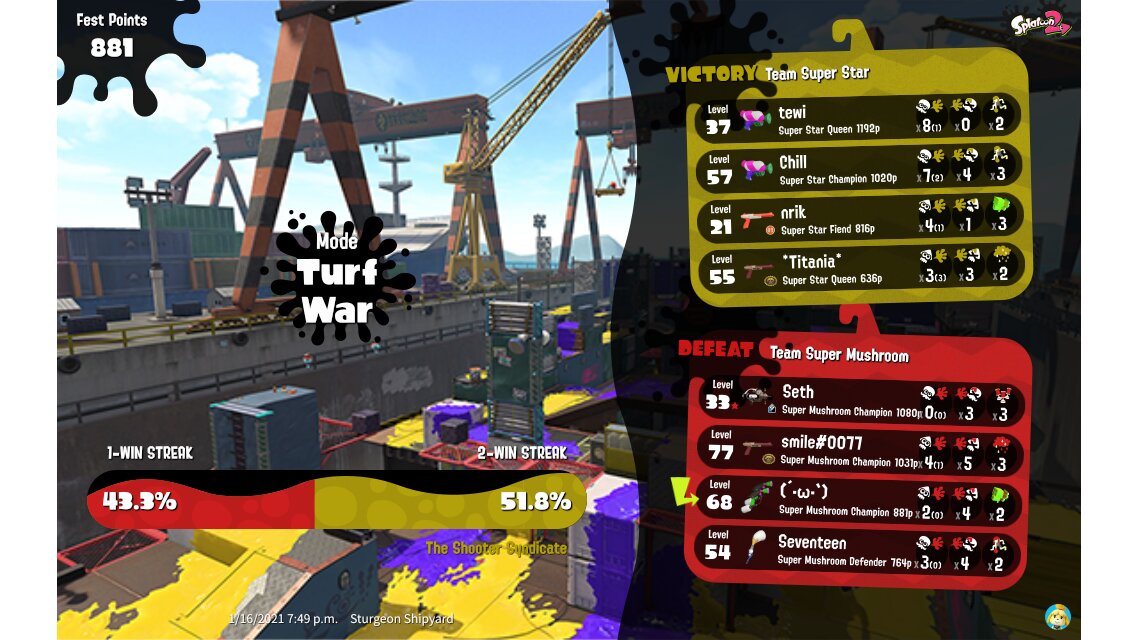Select Seventeen's Super Mushroom Defender row
The width and height of the screenshot is (1138, 640).
pos(860,551)
